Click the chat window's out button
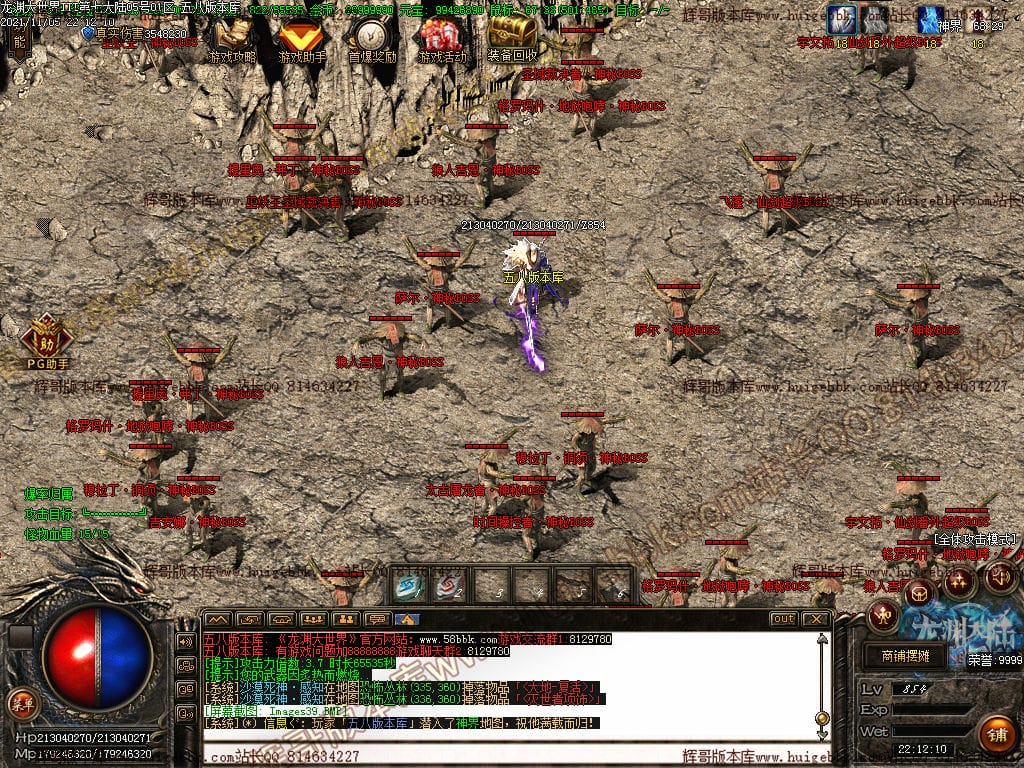This screenshot has width=1024, height=768. [783, 619]
